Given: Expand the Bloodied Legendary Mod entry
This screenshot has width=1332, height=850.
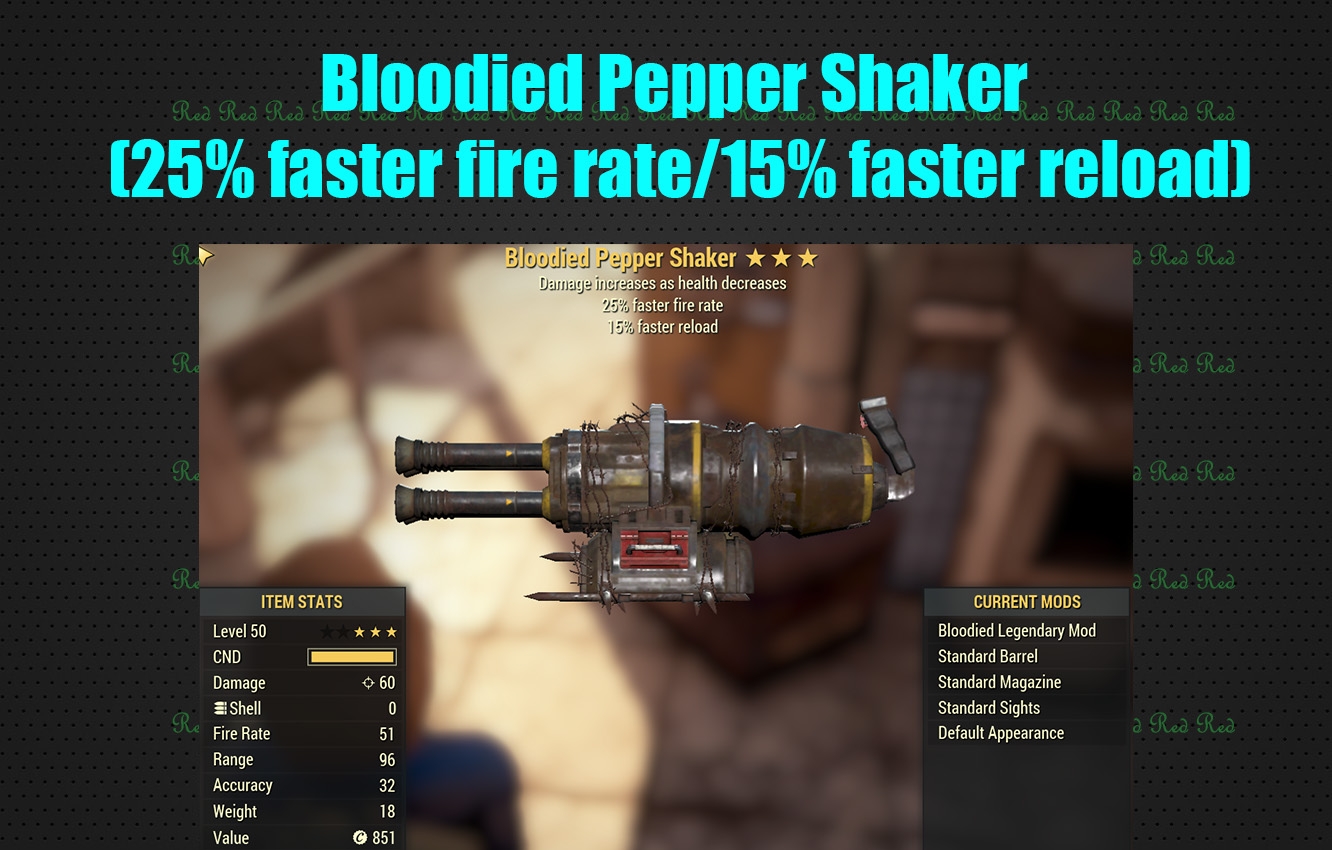Looking at the screenshot, I should [x=1017, y=630].
